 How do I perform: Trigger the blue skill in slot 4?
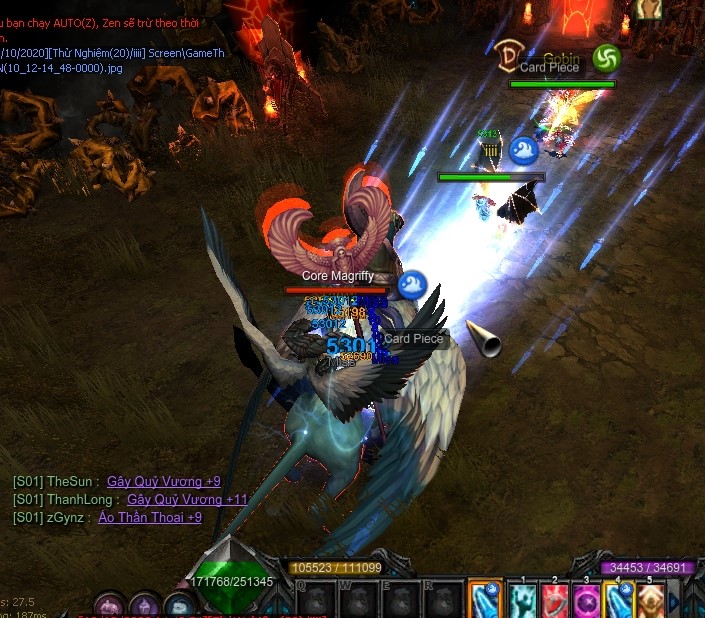pyautogui.click(x=619, y=600)
